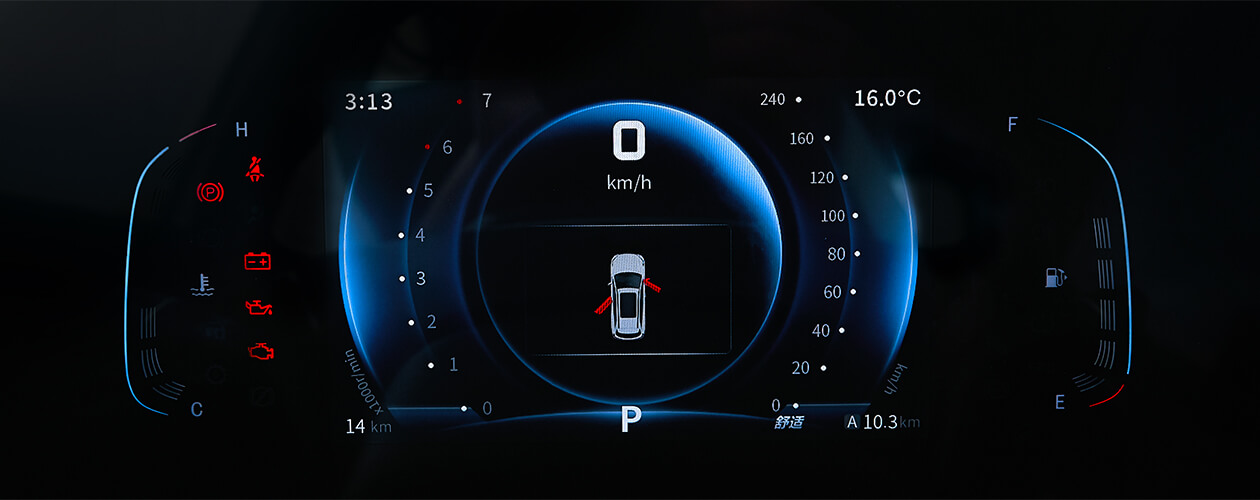Select the check engine warning icon

pos(260,351)
